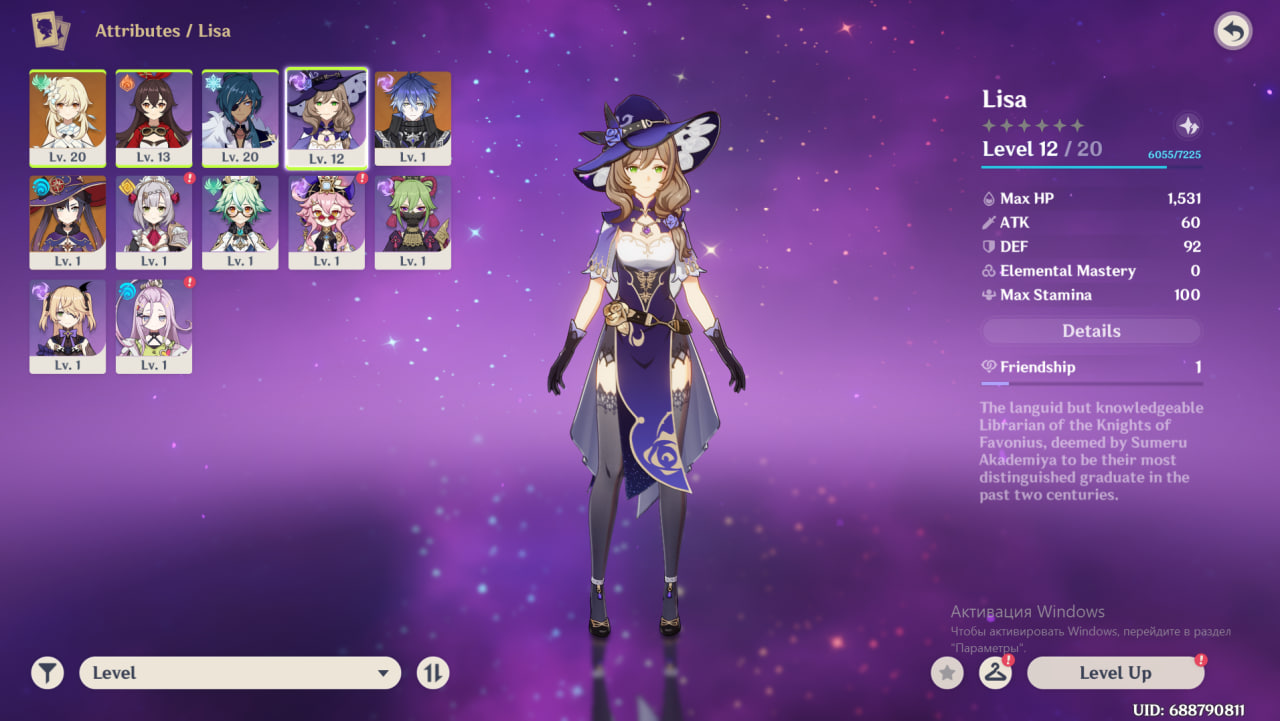
Task: Select Fischl's blonde twin-tail portrait
Action: pyautogui.click(x=68, y=326)
